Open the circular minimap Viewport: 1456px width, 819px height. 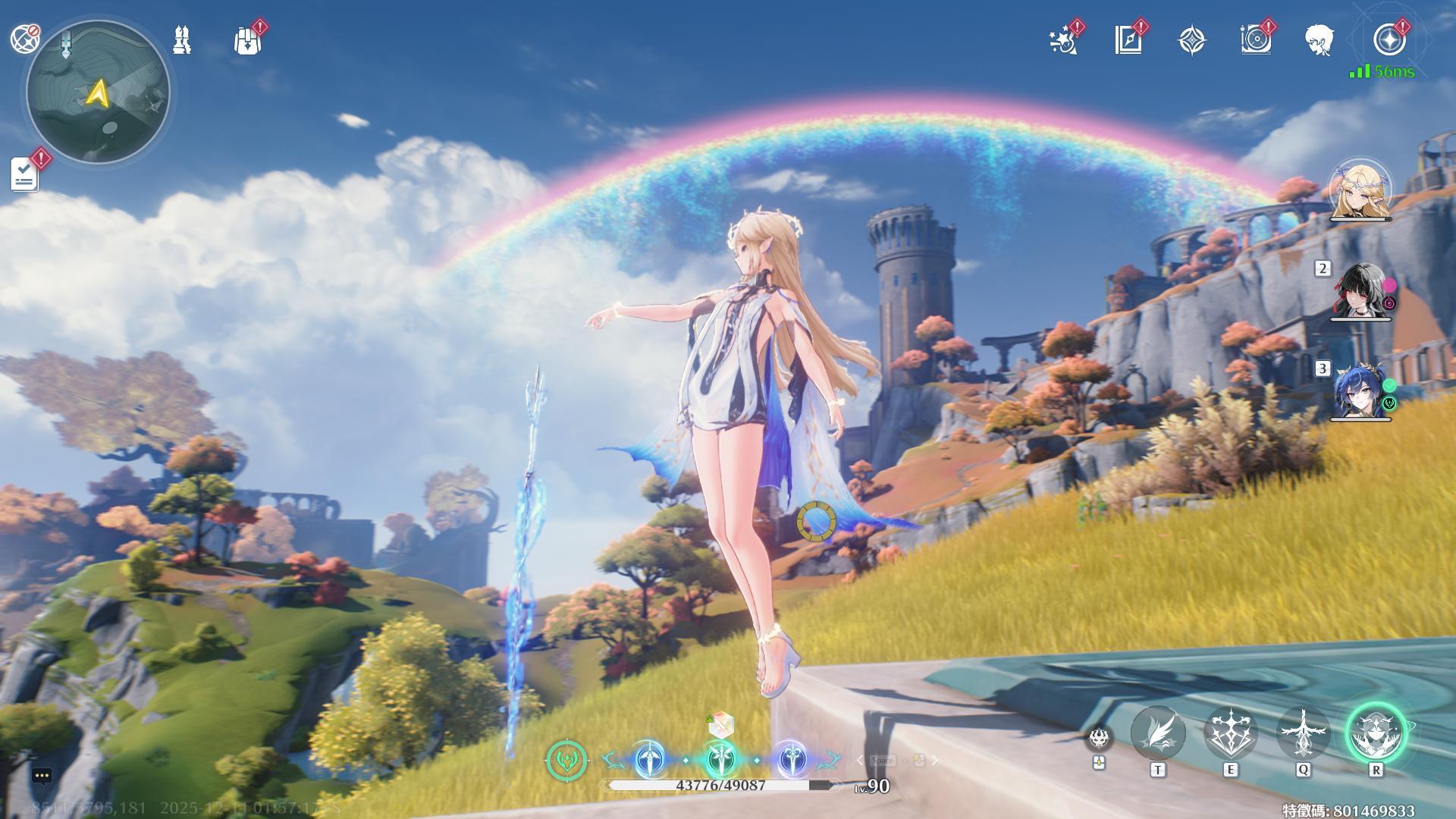tap(98, 93)
